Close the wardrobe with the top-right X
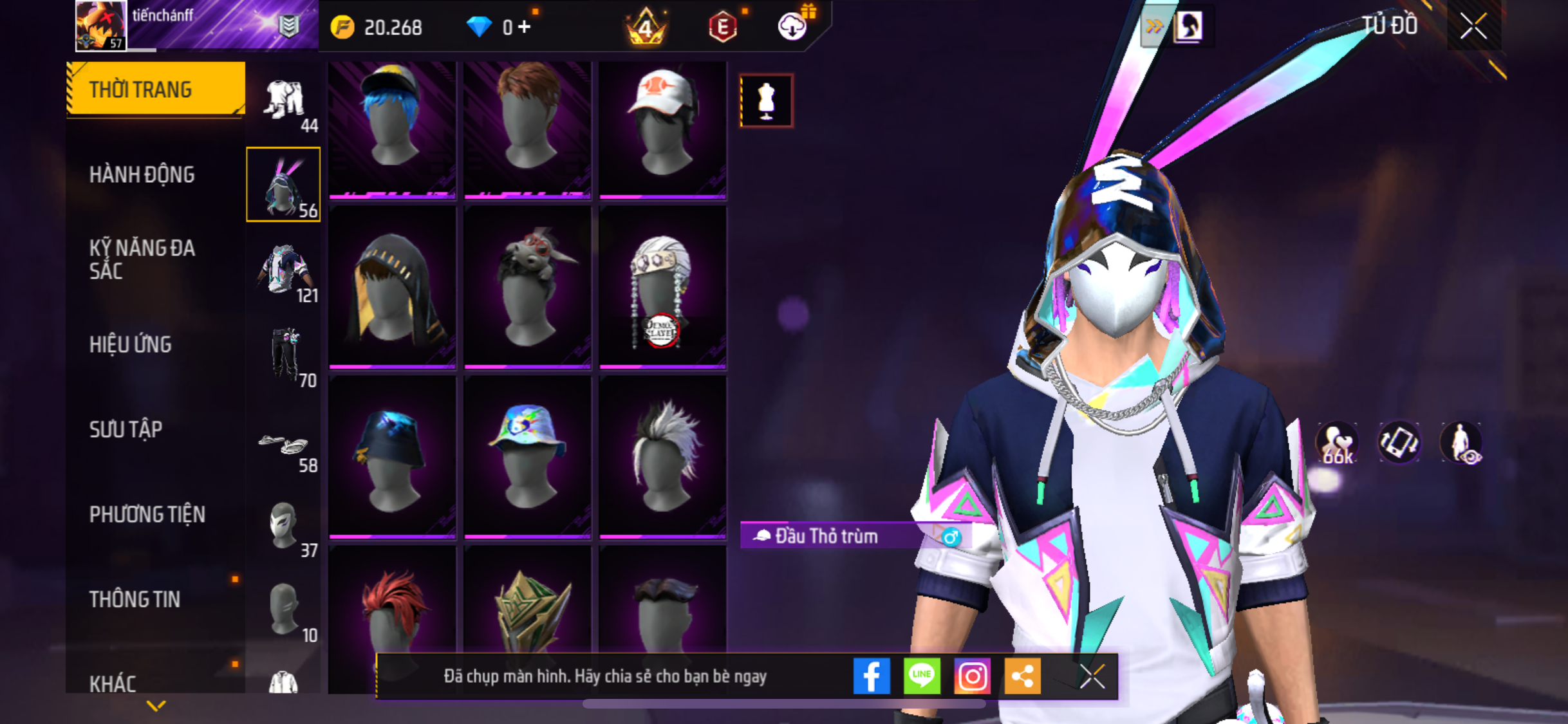This screenshot has height=724, width=1568. coord(1473,27)
